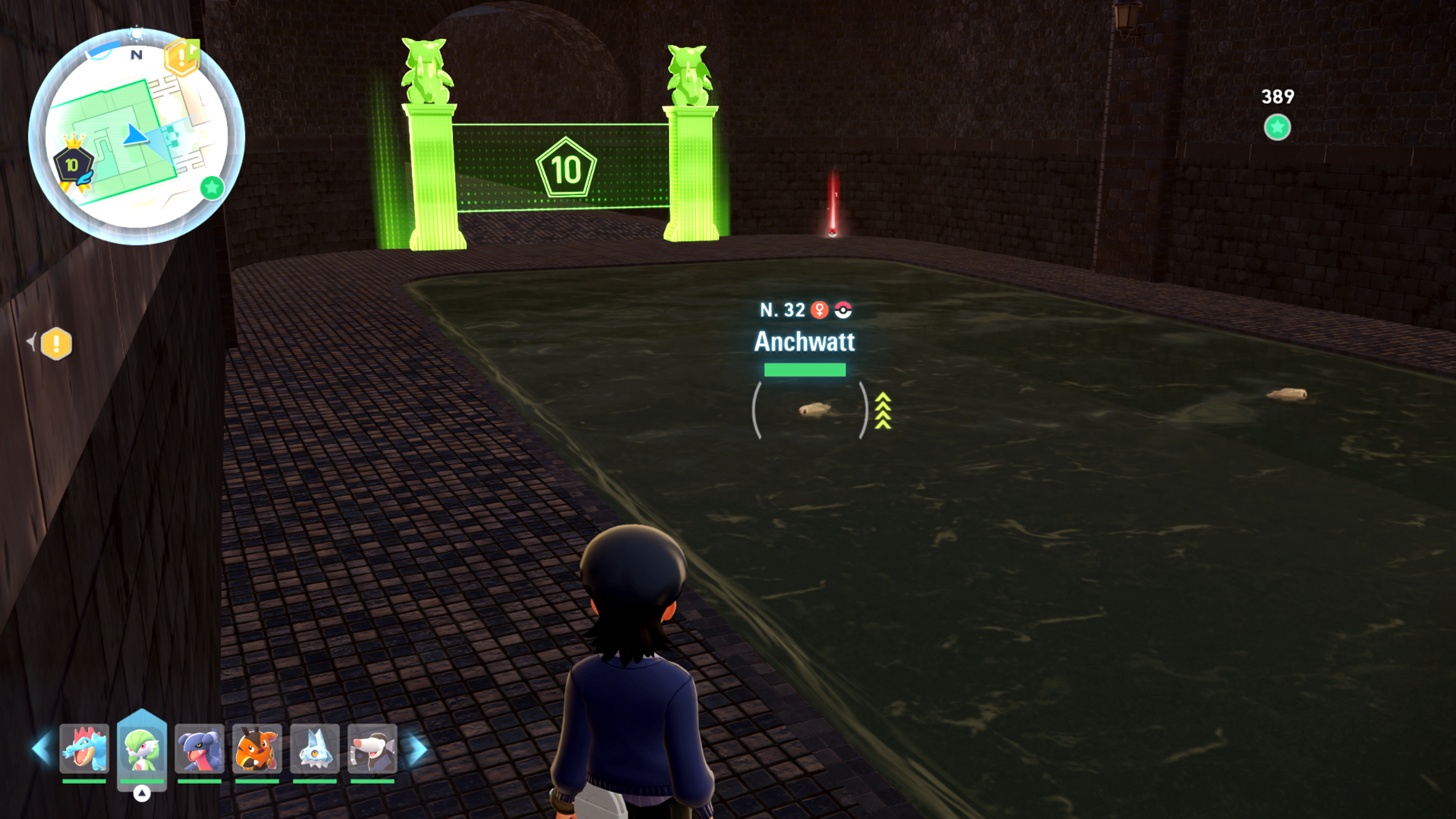Open the circular minimap
1456x819 pixels.
click(136, 137)
